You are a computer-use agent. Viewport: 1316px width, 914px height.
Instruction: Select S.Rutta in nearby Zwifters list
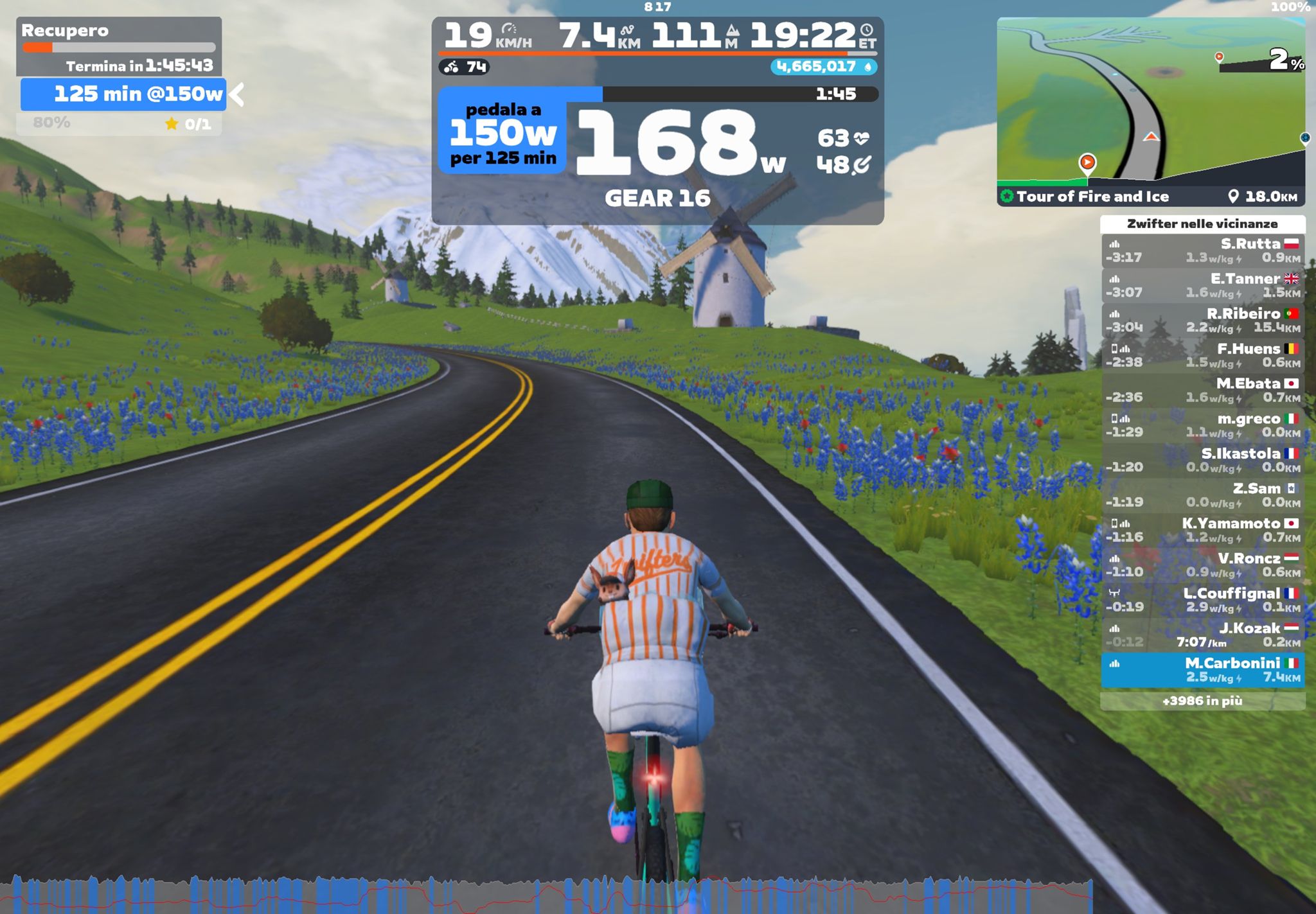[1202, 250]
